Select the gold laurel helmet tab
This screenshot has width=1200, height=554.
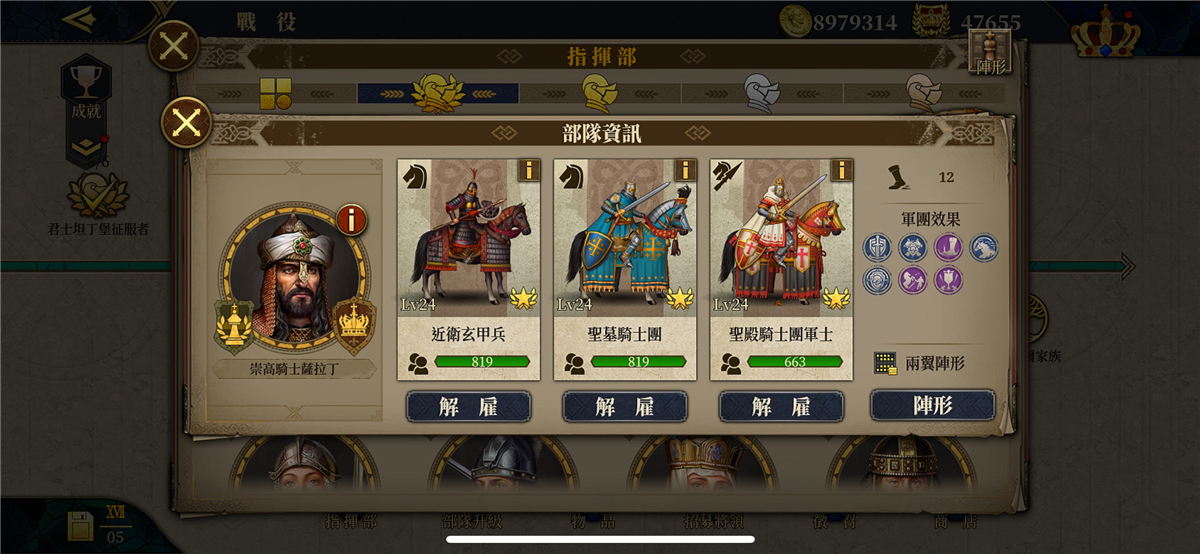[x=437, y=93]
